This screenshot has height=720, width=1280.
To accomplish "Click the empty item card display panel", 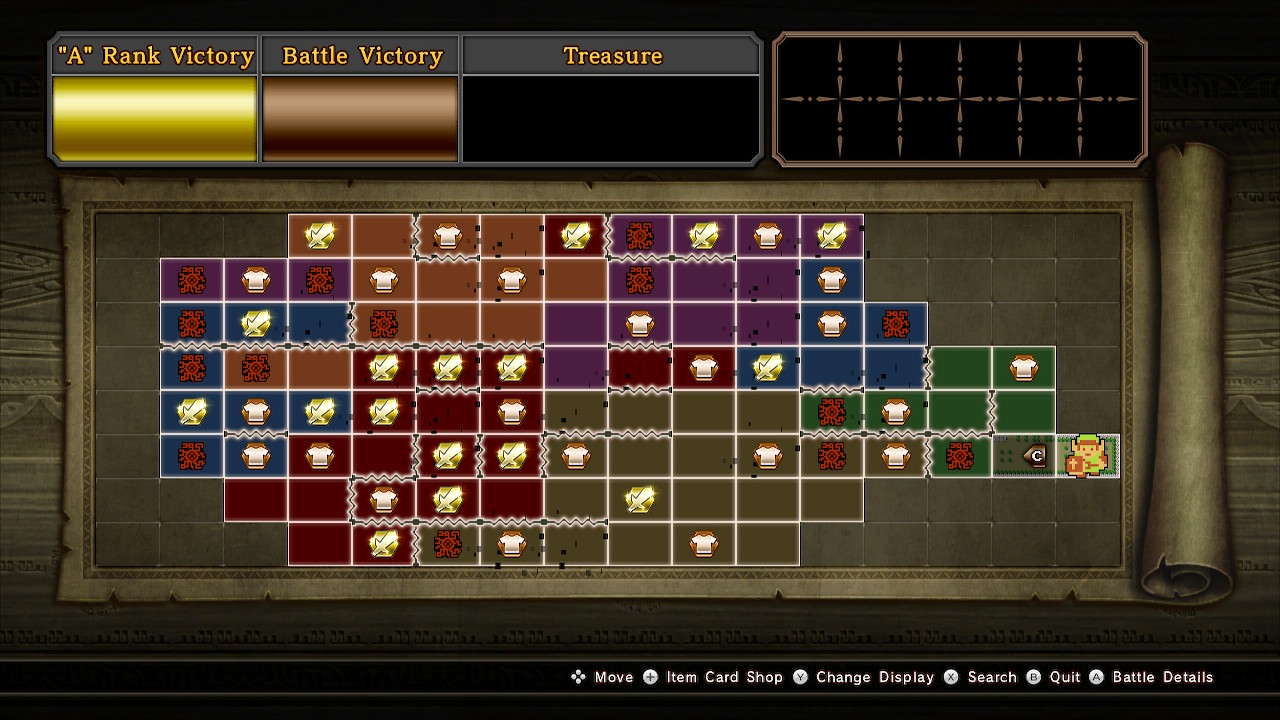I will tap(960, 99).
